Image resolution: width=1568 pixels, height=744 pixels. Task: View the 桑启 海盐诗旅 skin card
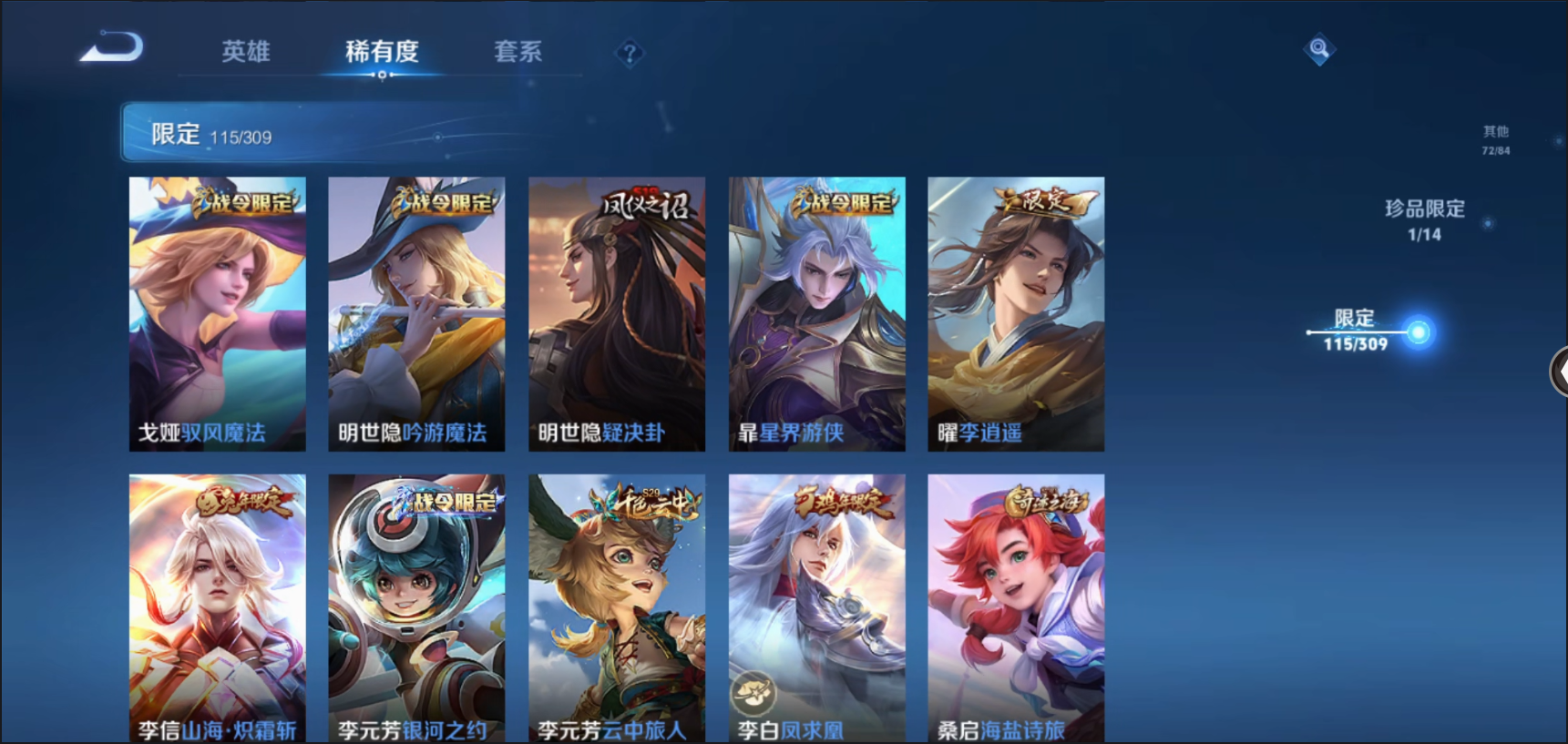pyautogui.click(x=1016, y=607)
